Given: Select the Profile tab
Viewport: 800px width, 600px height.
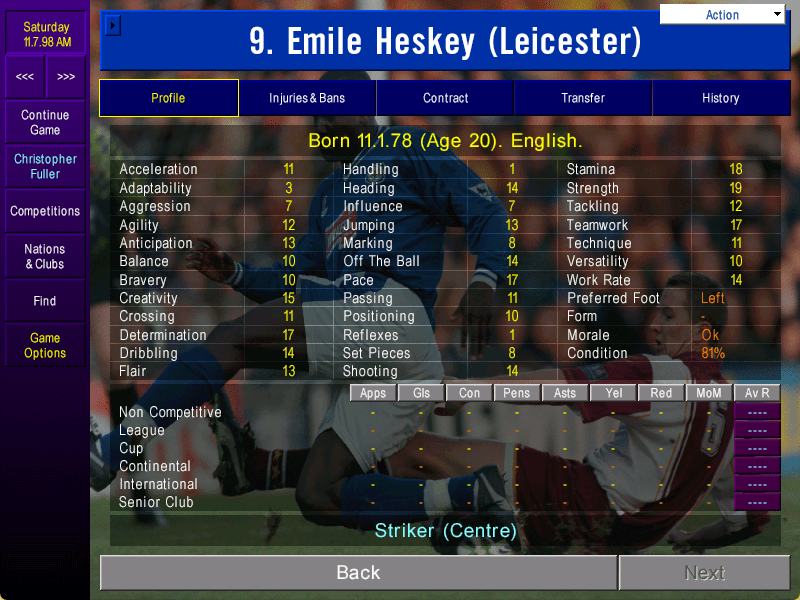Looking at the screenshot, I should click(x=168, y=98).
